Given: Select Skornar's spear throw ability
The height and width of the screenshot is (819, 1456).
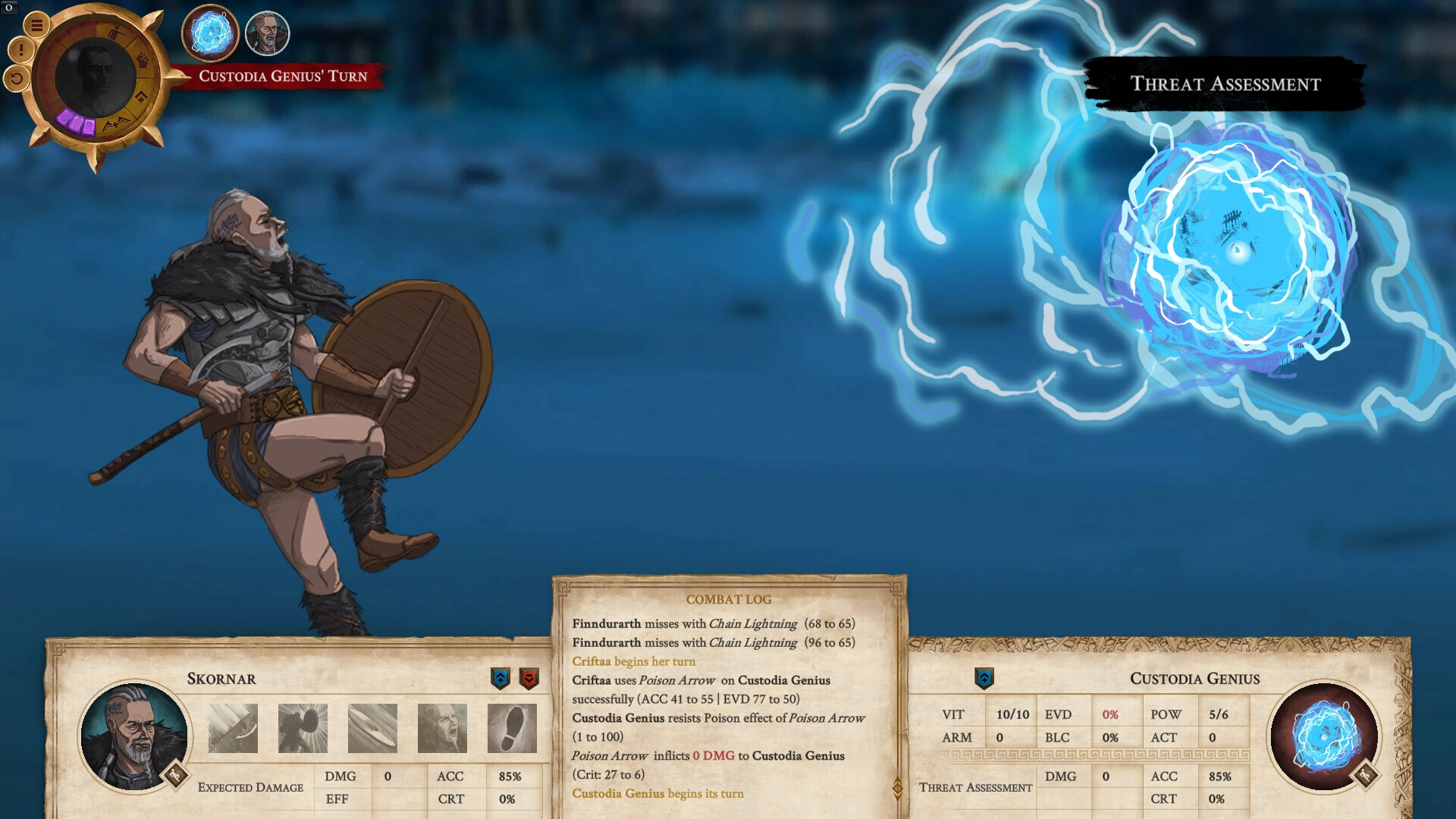Looking at the screenshot, I should point(372,727).
